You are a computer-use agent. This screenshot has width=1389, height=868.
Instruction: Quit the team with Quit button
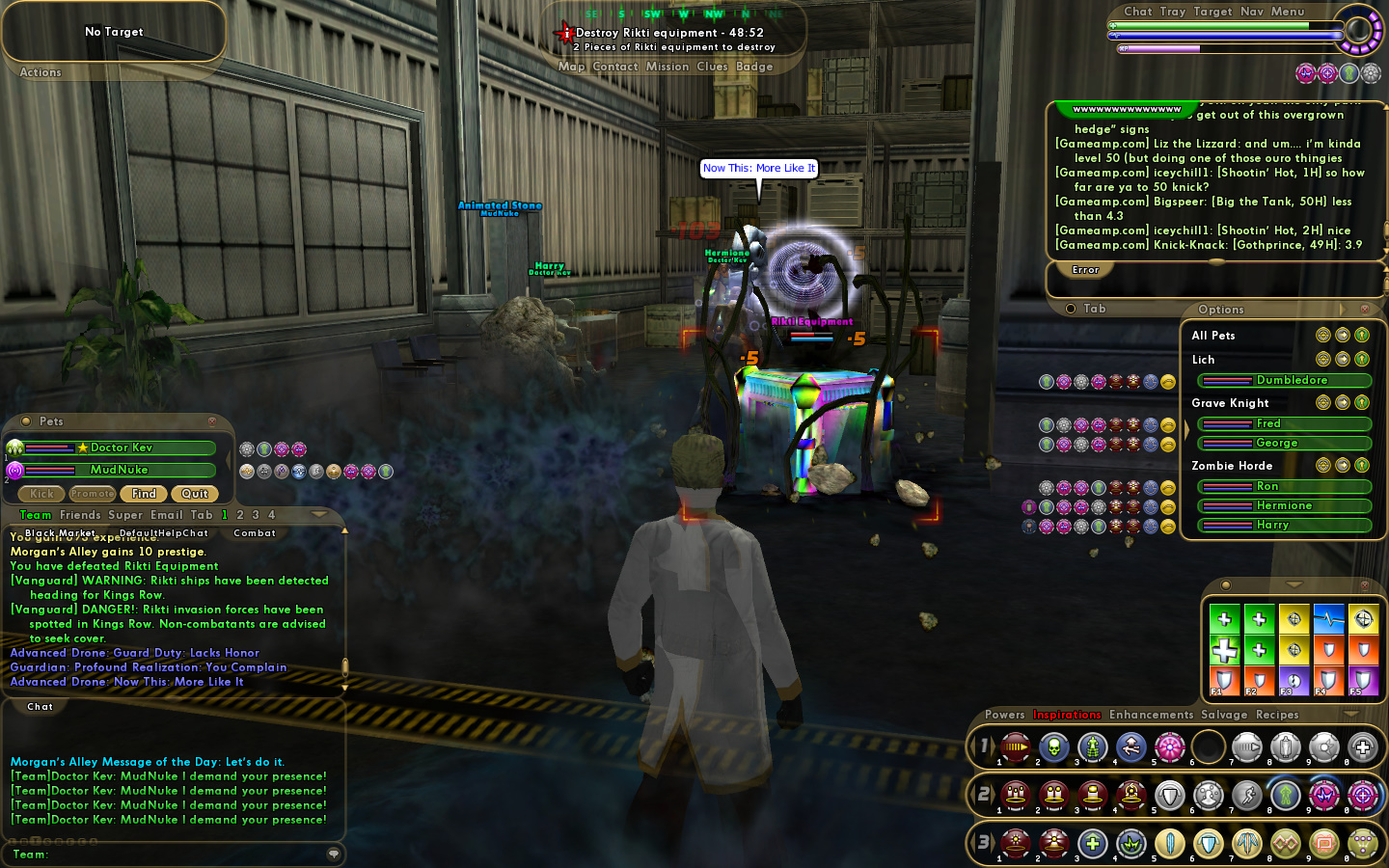[195, 494]
